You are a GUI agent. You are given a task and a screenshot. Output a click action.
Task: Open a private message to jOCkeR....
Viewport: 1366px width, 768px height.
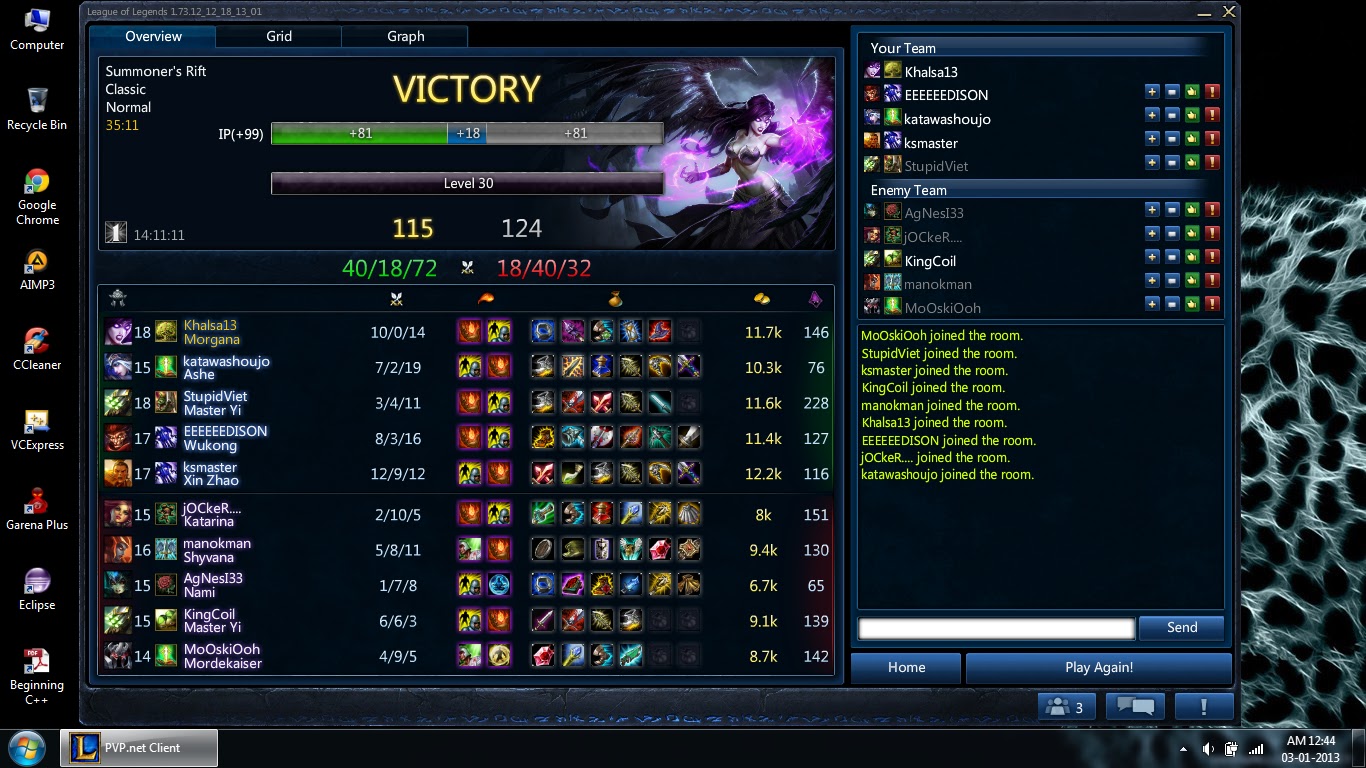click(x=1172, y=235)
